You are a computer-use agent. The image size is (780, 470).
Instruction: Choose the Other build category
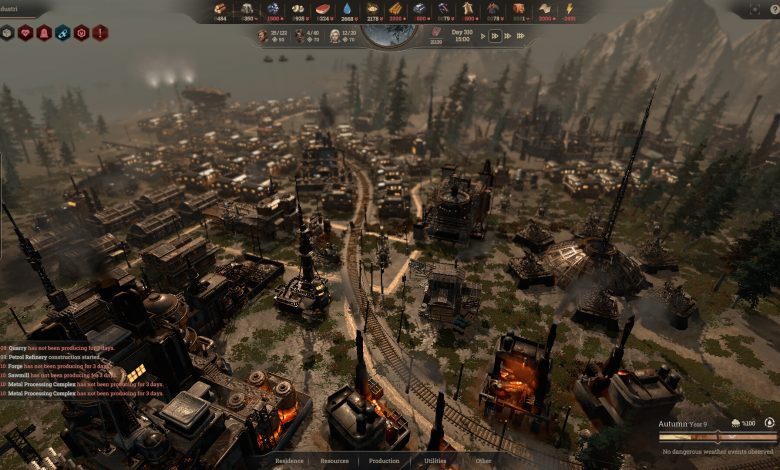coord(483,461)
